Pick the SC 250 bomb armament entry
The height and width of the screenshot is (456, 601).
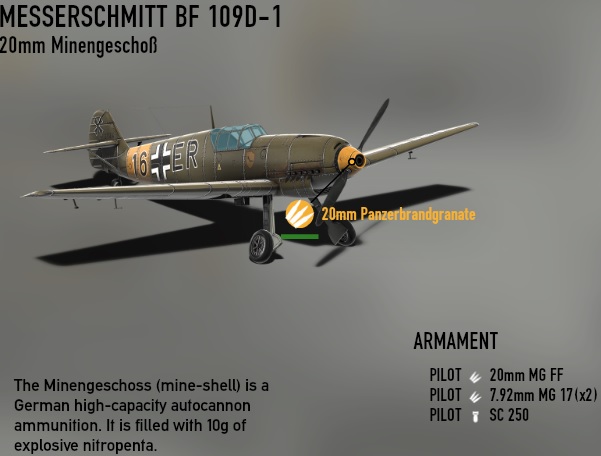click(509, 415)
